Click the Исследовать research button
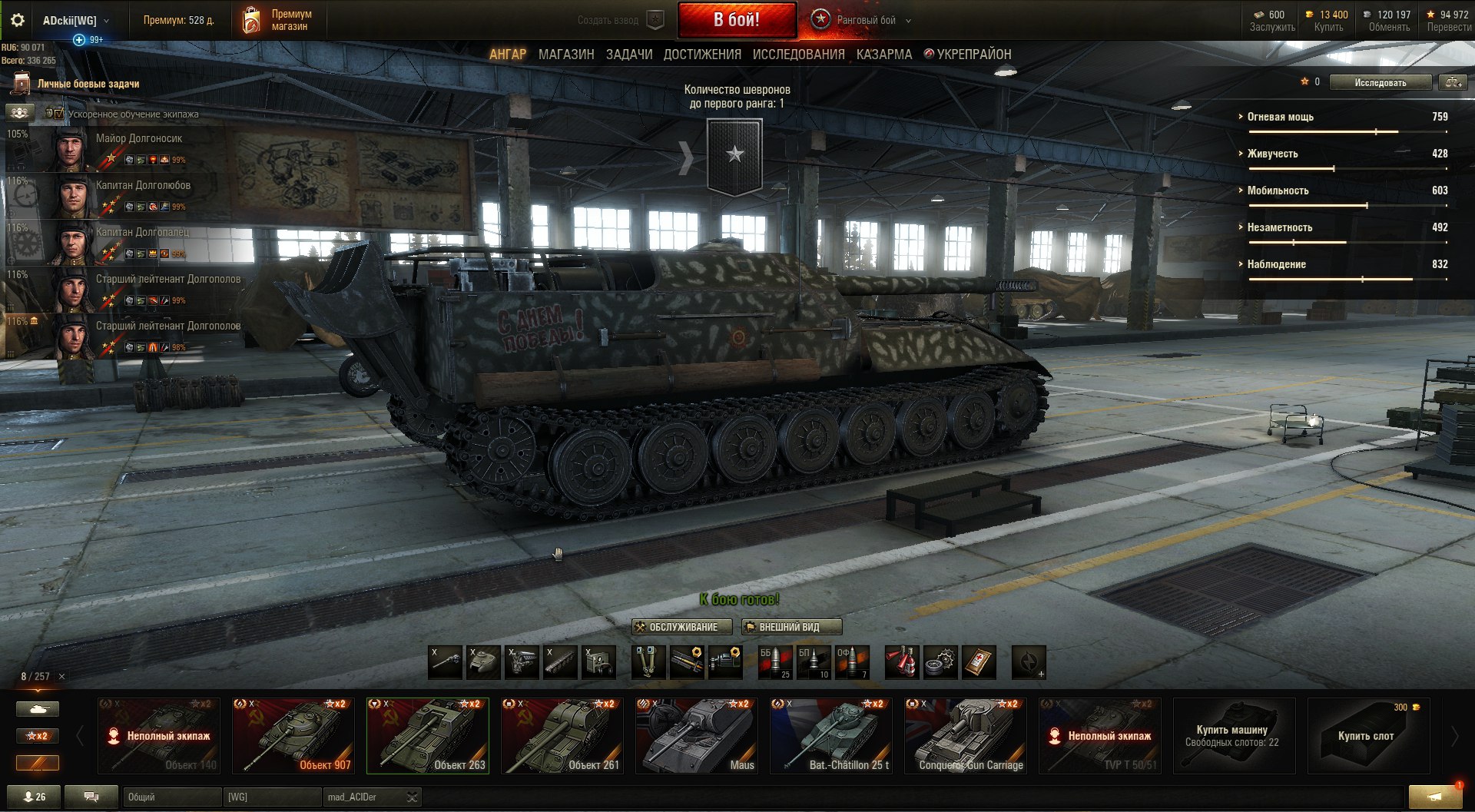Screen dimensions: 1475x812 (1381, 82)
